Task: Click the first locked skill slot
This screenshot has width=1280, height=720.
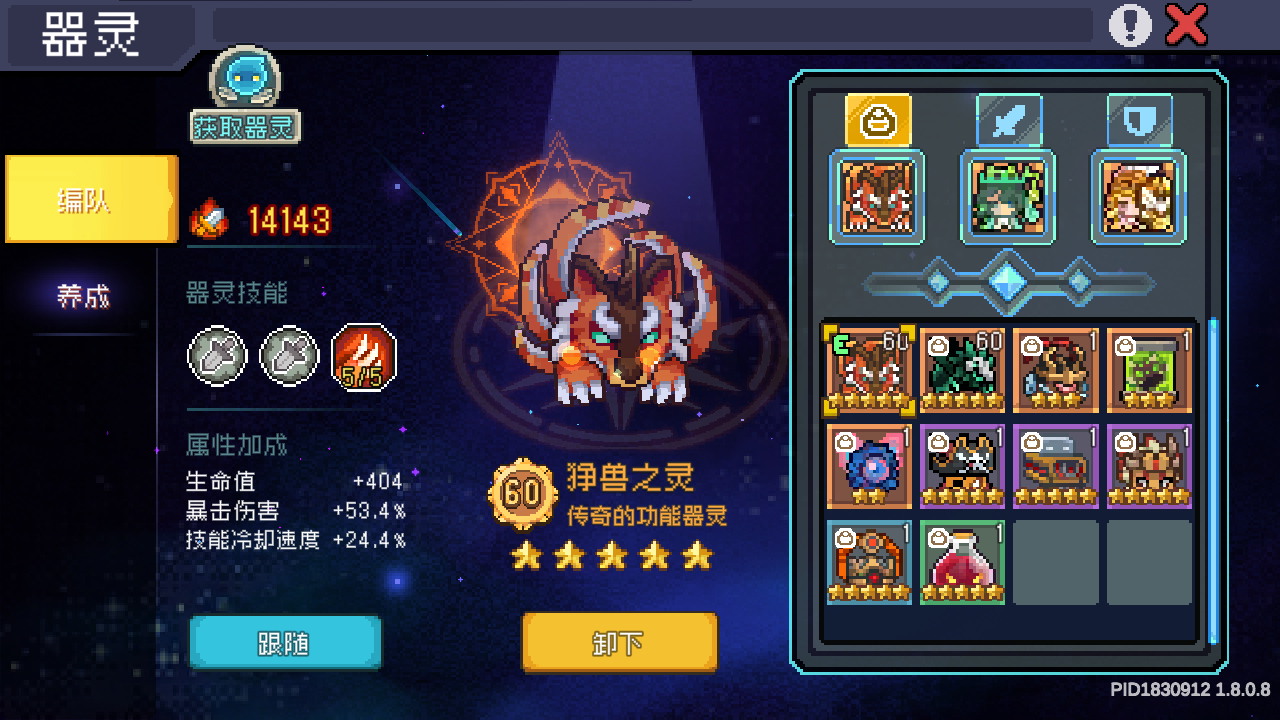Action: [x=217, y=356]
